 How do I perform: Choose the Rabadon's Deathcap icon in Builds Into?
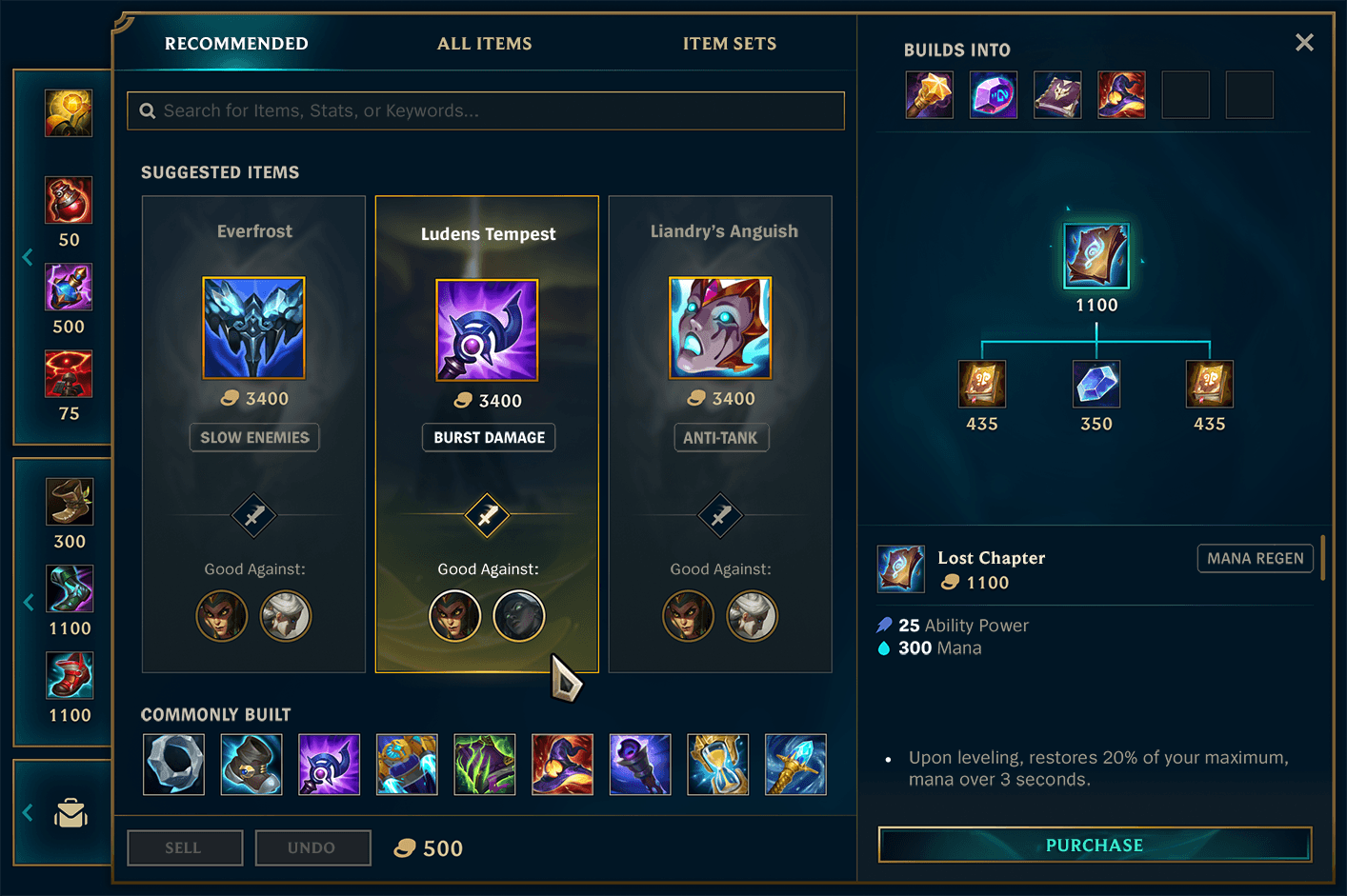1121,95
